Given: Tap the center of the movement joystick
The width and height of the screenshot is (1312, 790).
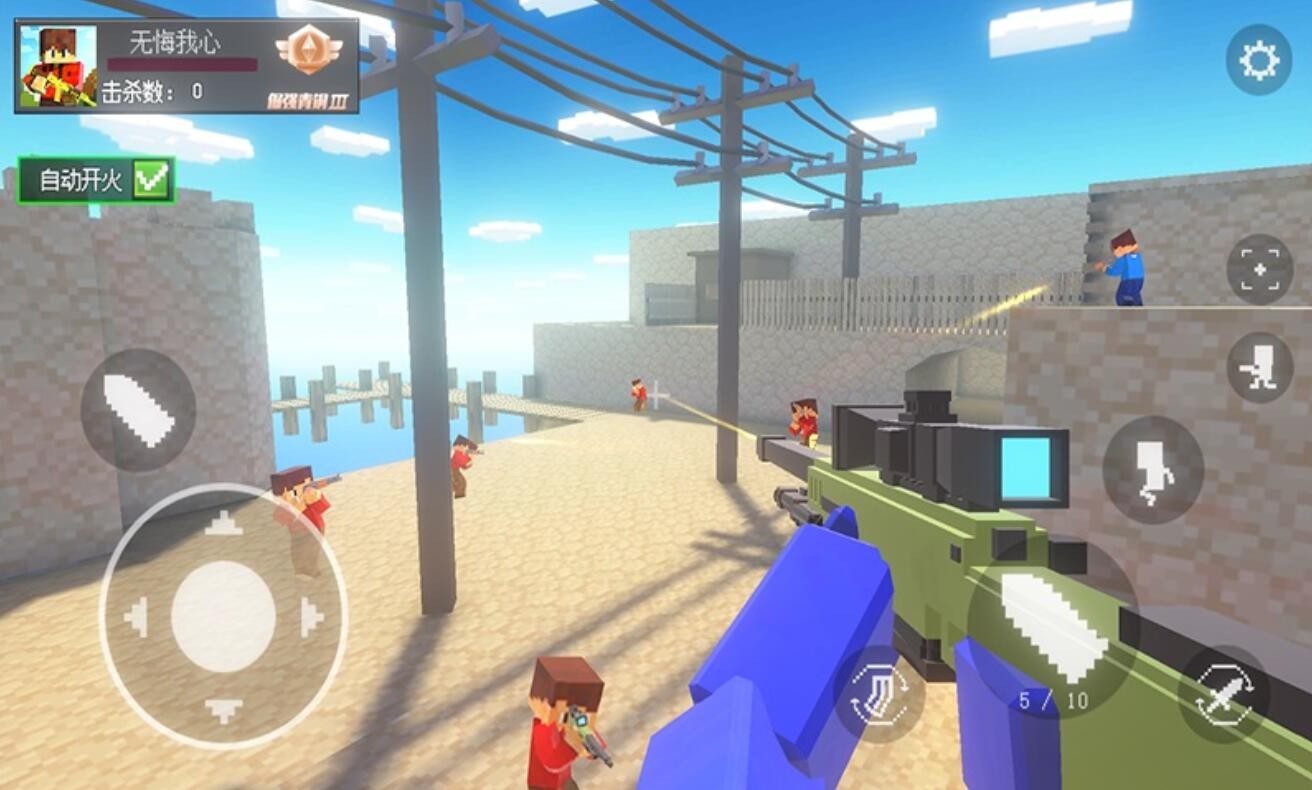Looking at the screenshot, I should click(x=223, y=616).
